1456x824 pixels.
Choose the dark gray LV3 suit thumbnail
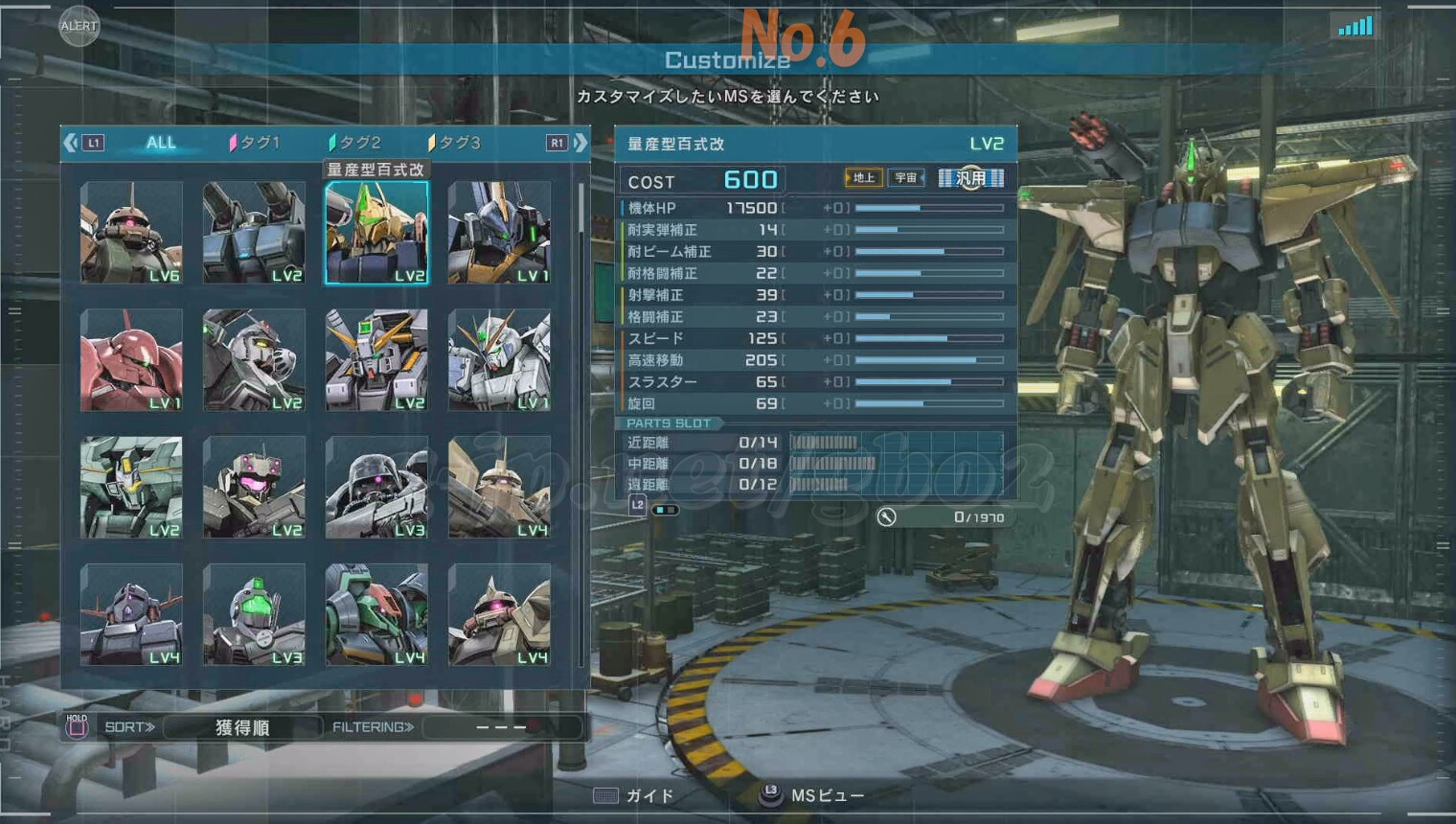click(x=376, y=487)
